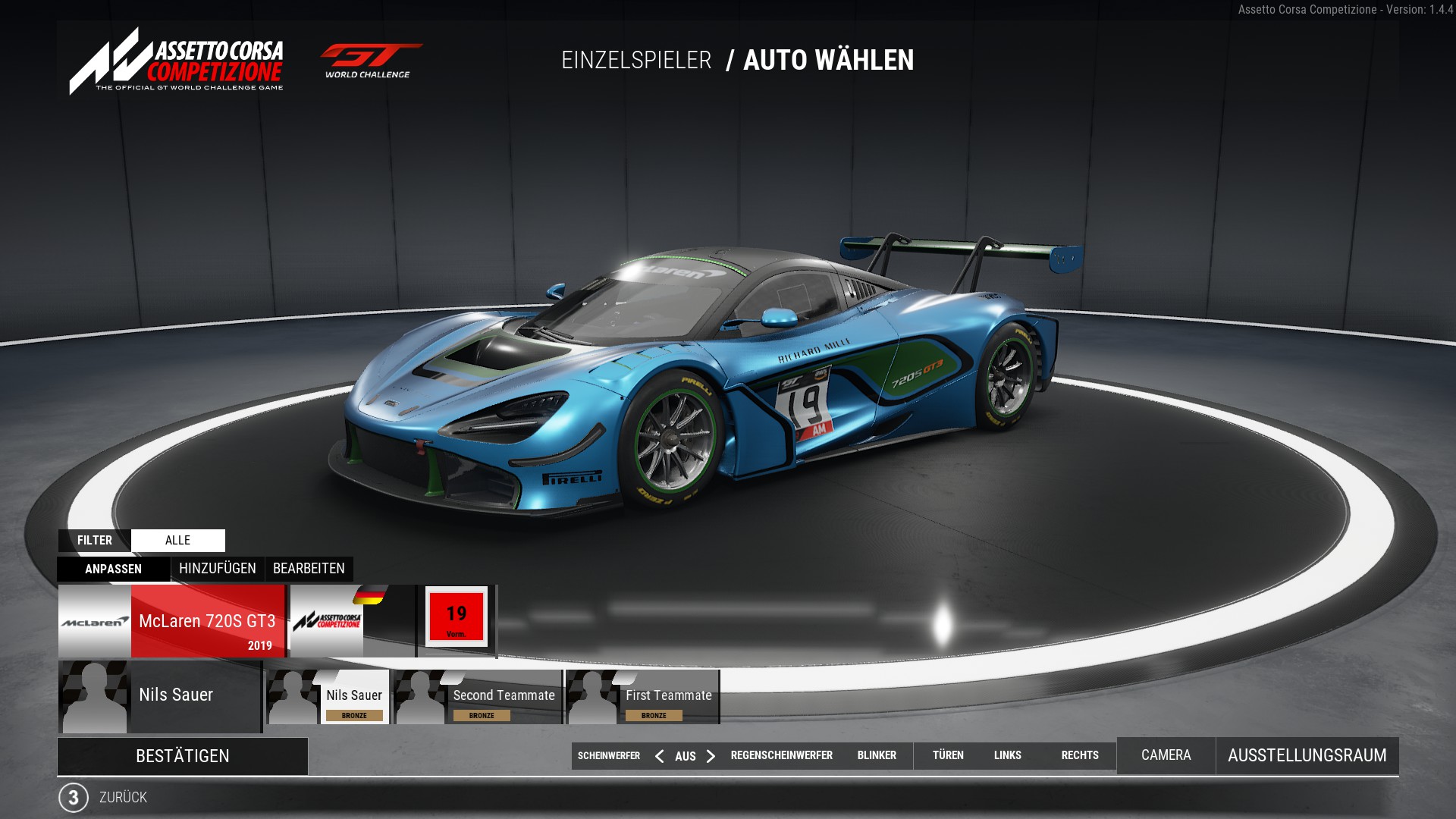Open the Bearbeiten tab
Screen dimensions: 1456x819
click(309, 569)
